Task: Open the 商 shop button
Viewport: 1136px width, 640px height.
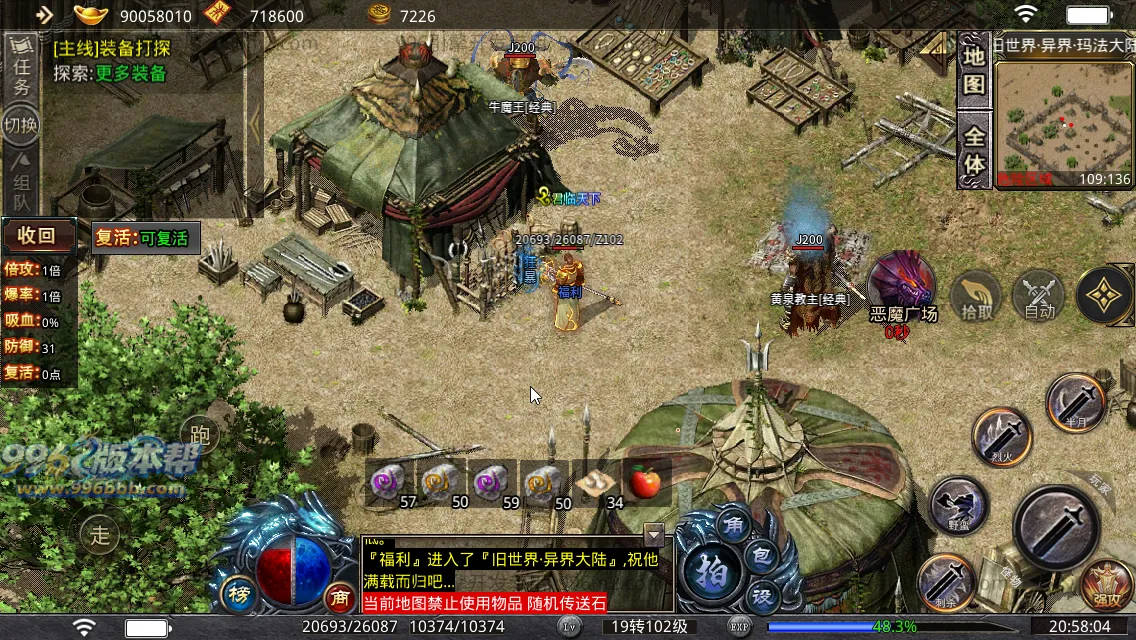Action: click(x=340, y=597)
